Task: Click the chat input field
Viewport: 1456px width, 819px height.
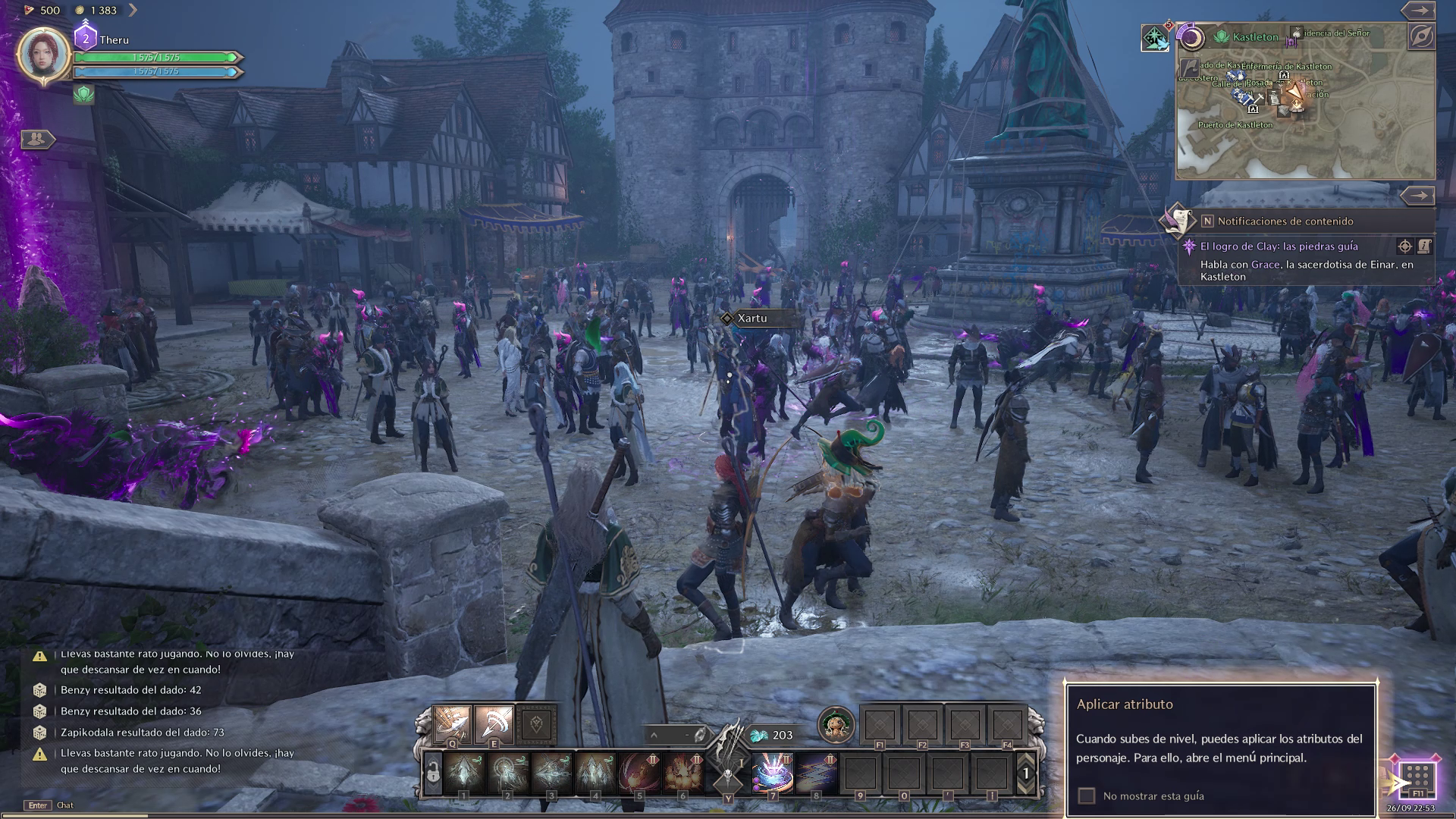Action: click(65, 805)
